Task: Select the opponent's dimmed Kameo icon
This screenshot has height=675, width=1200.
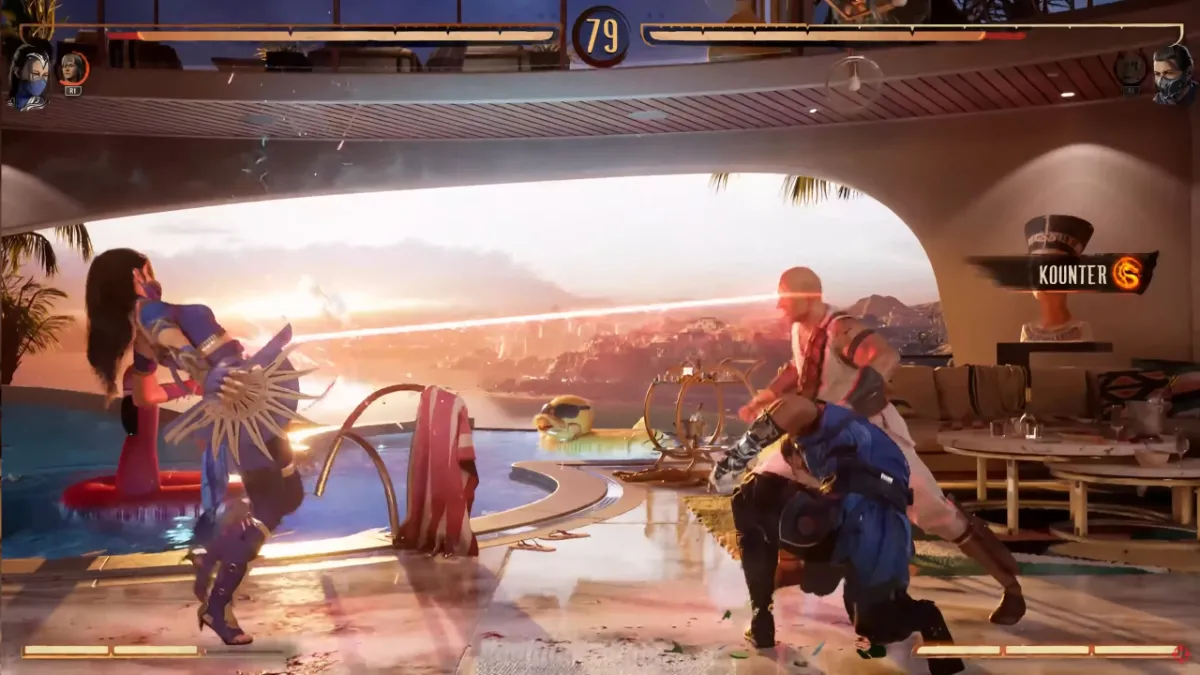Action: coord(1130,69)
